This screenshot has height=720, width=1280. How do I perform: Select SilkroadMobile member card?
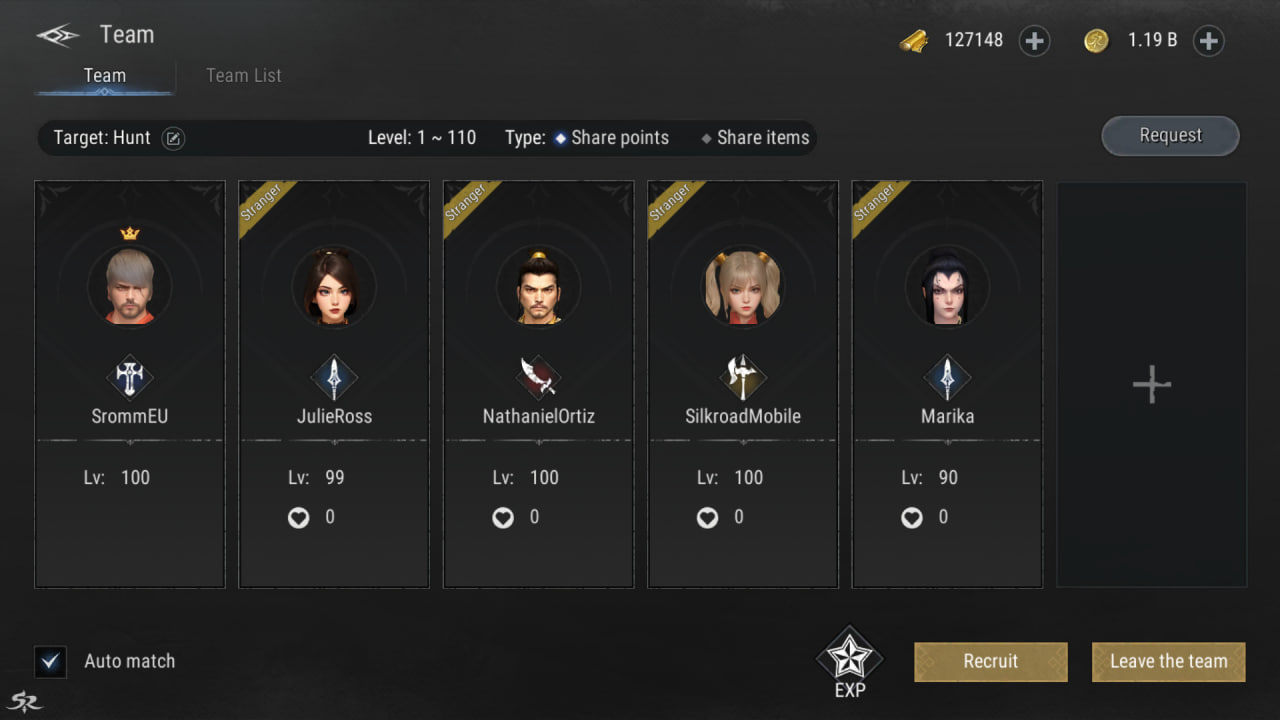pos(743,385)
